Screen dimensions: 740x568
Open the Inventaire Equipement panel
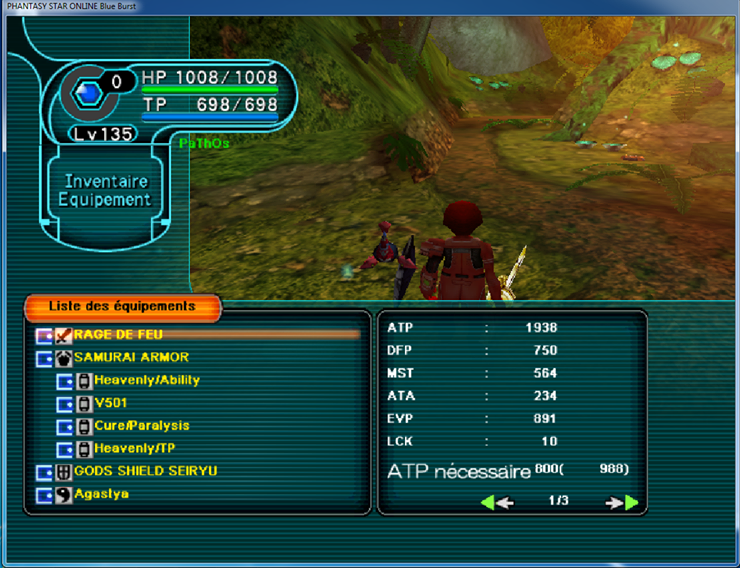tap(105, 190)
